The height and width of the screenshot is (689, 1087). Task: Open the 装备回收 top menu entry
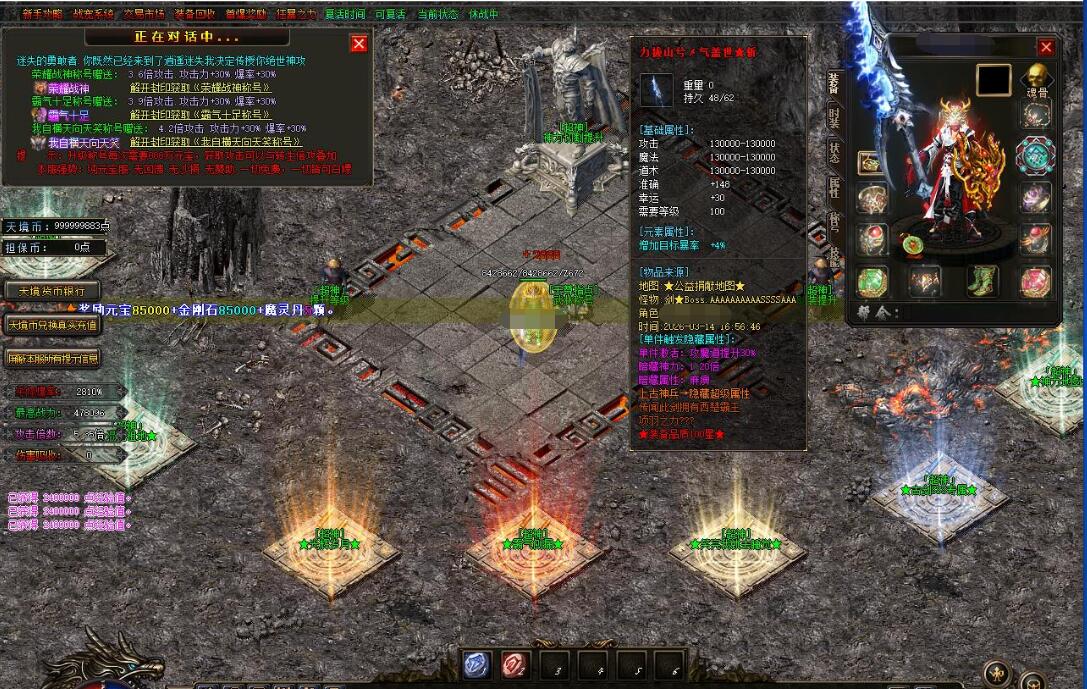coord(194,14)
